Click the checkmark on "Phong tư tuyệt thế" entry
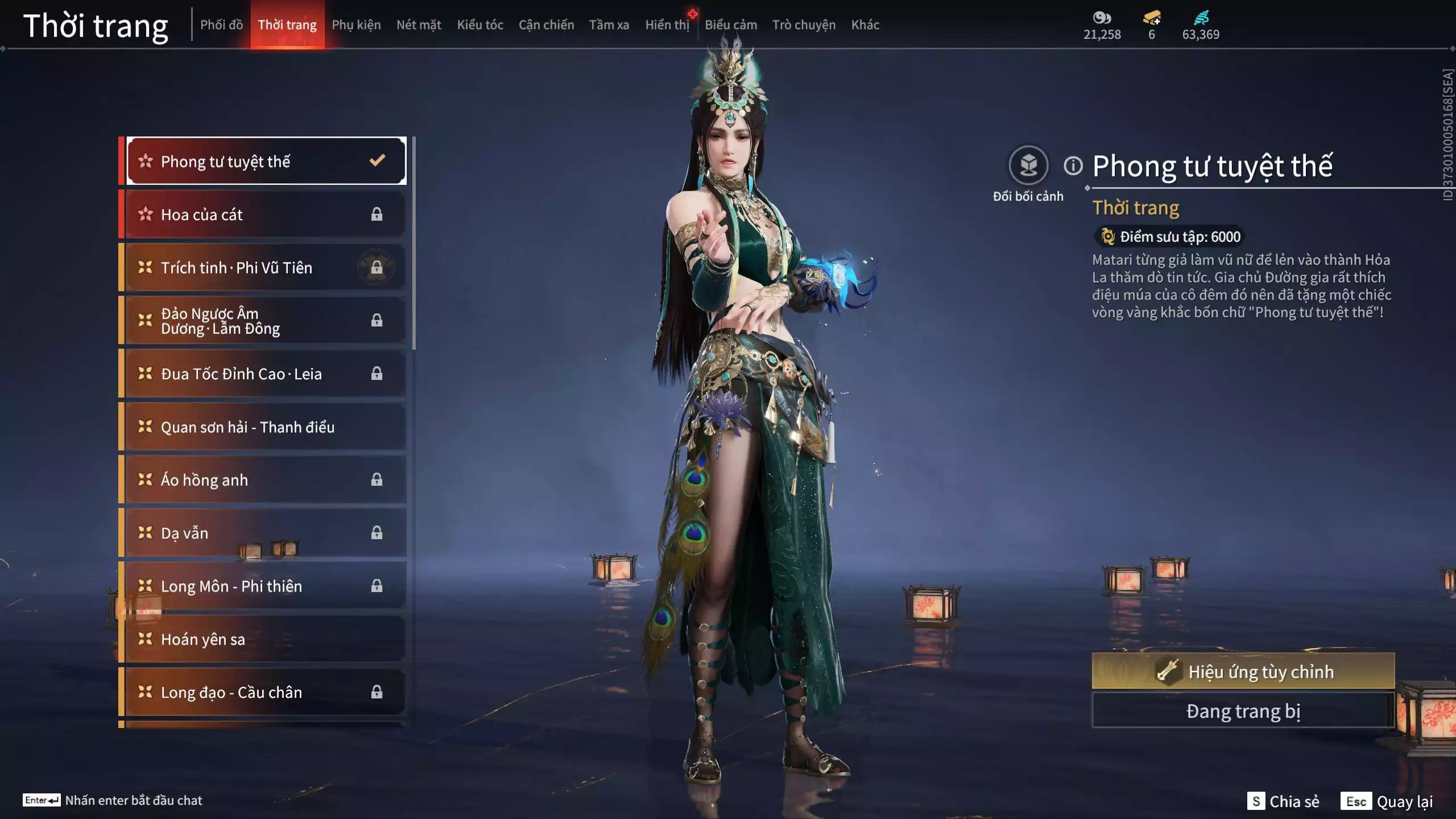The height and width of the screenshot is (819, 1456). tap(375, 161)
